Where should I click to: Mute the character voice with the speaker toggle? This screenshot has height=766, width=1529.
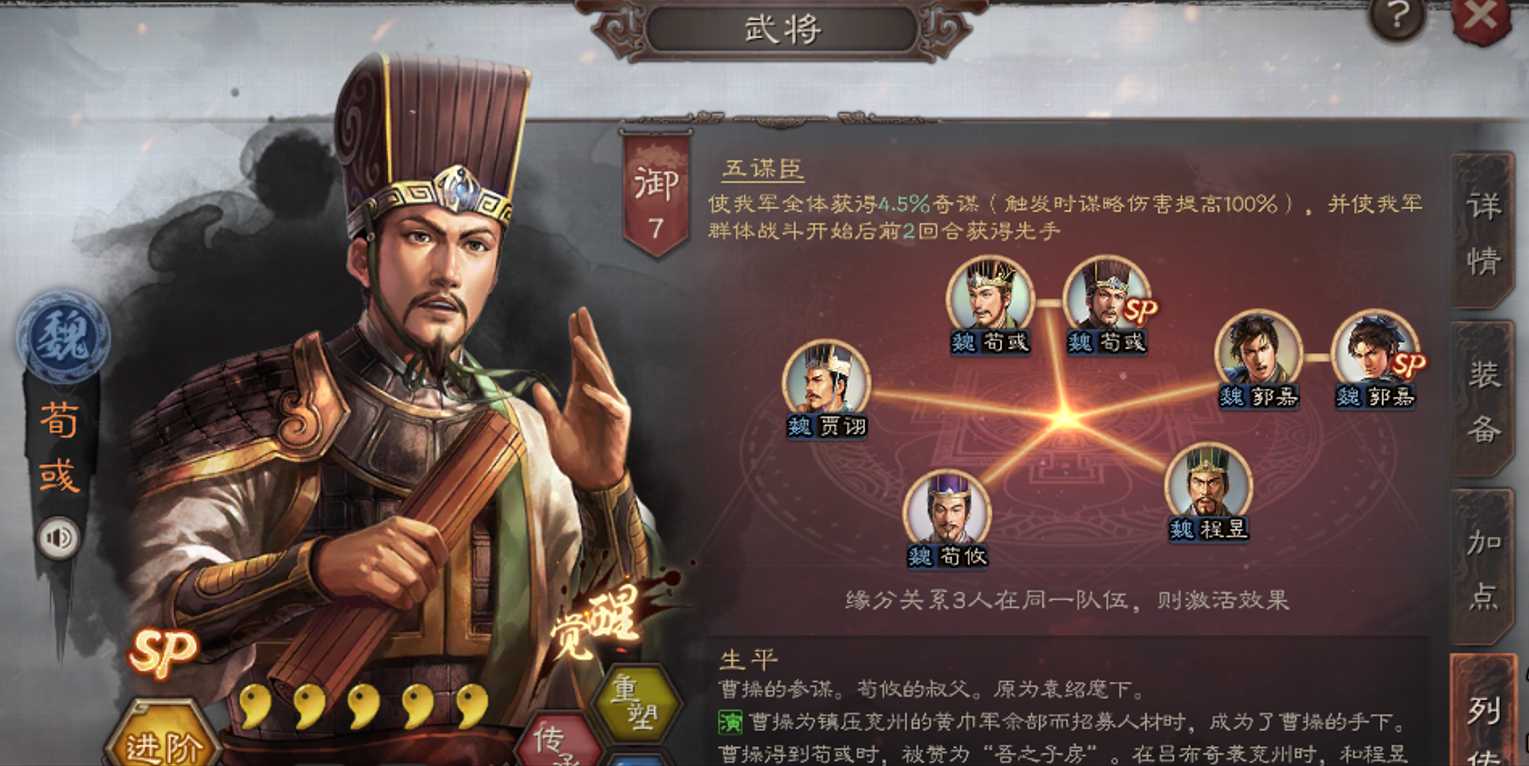click(61, 537)
